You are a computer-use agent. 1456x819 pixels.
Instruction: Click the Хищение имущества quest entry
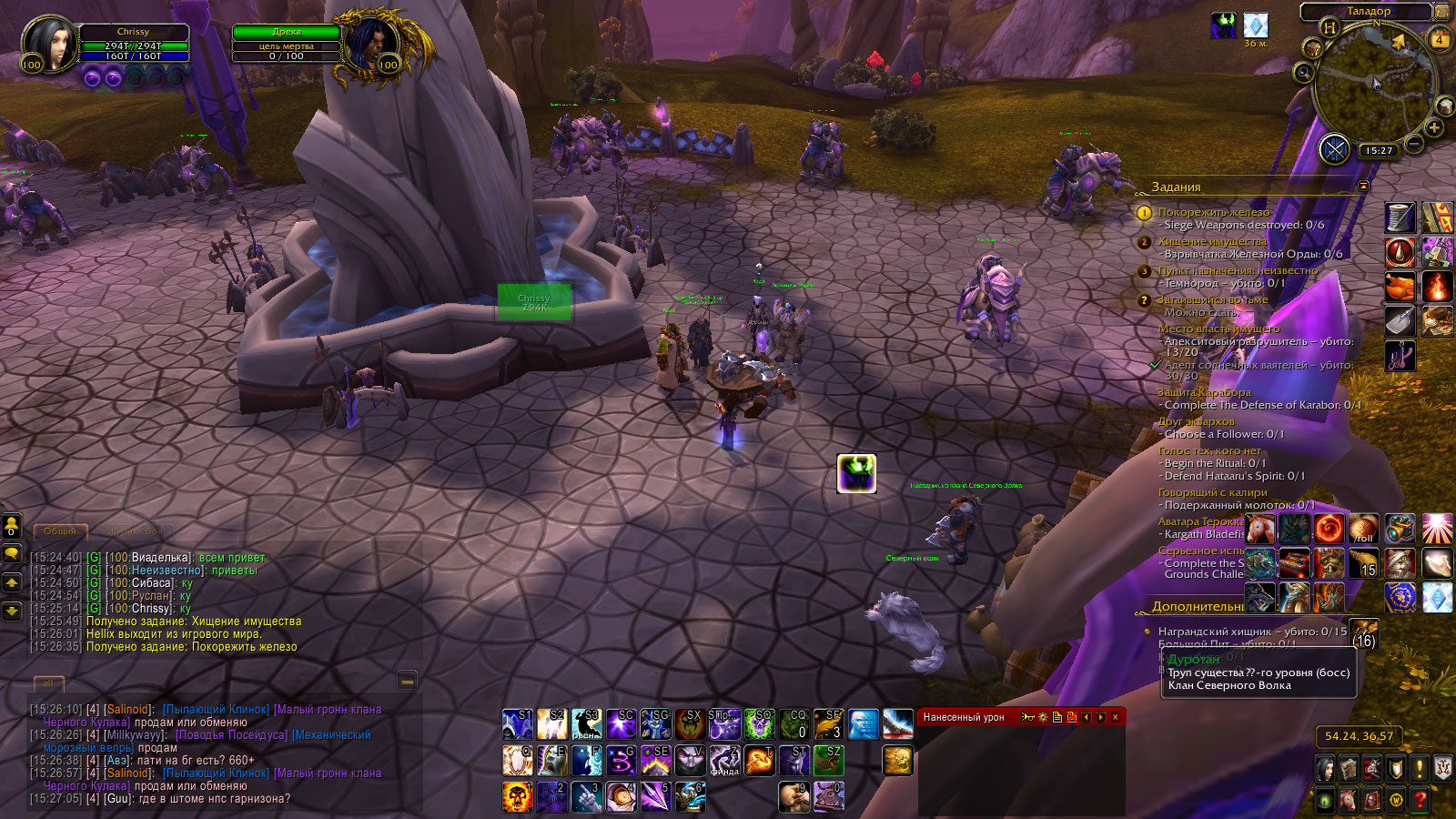[1212, 241]
